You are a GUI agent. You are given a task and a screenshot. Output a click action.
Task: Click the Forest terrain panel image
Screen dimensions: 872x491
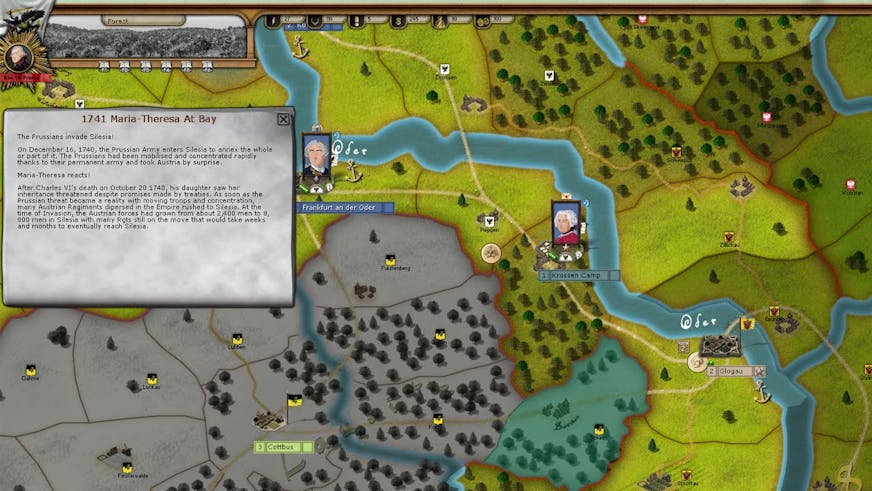pos(145,40)
